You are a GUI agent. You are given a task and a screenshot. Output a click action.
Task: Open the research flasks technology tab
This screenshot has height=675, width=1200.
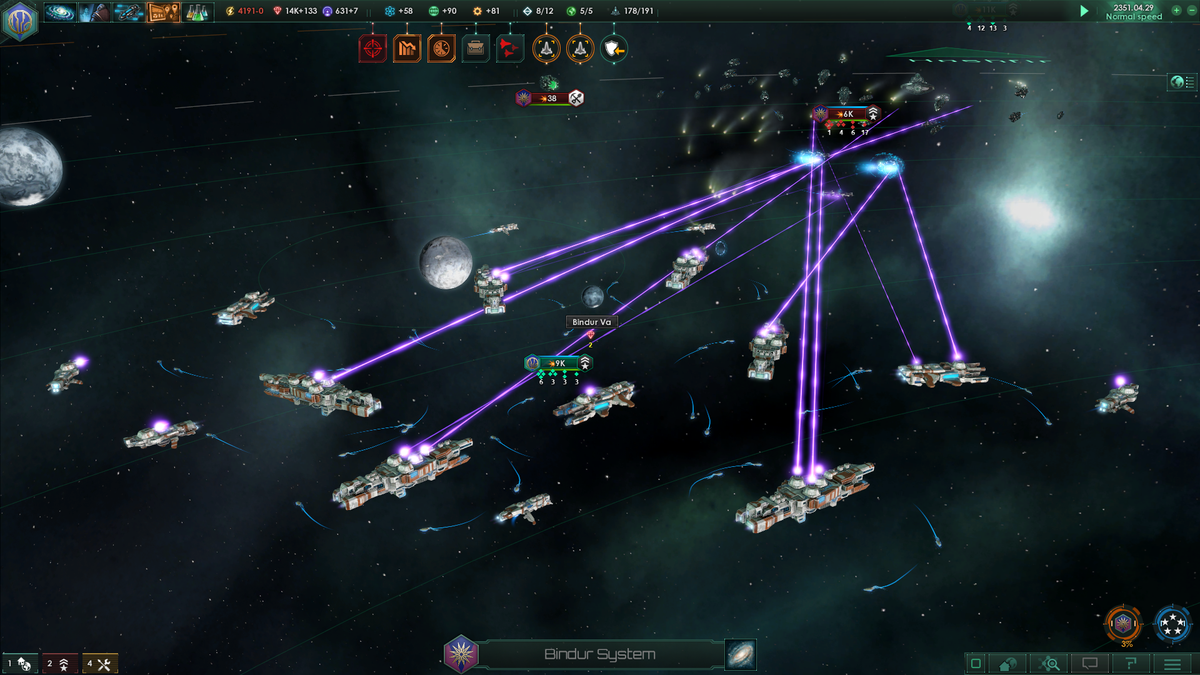click(x=198, y=12)
